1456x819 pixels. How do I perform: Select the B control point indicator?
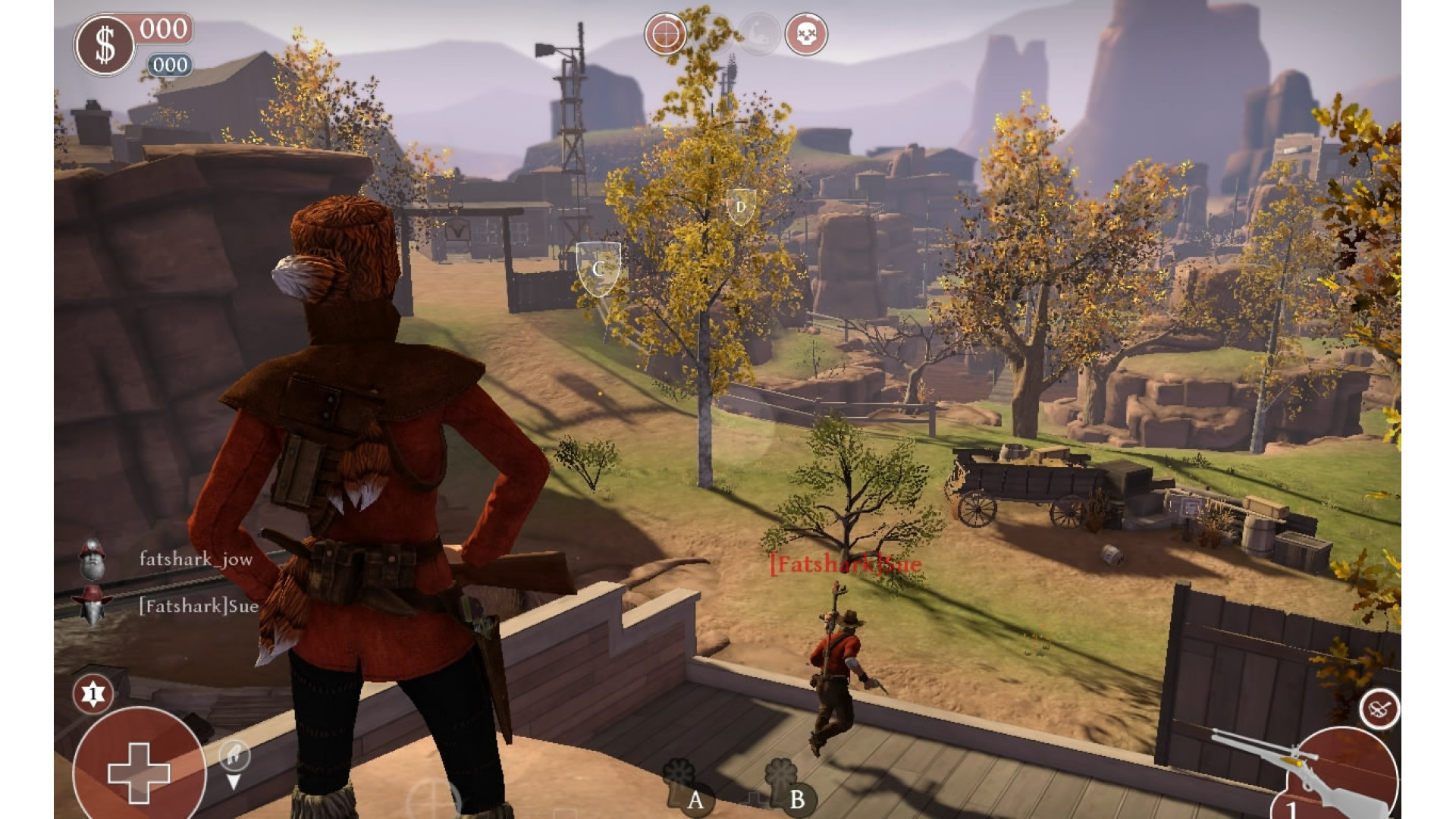click(796, 799)
